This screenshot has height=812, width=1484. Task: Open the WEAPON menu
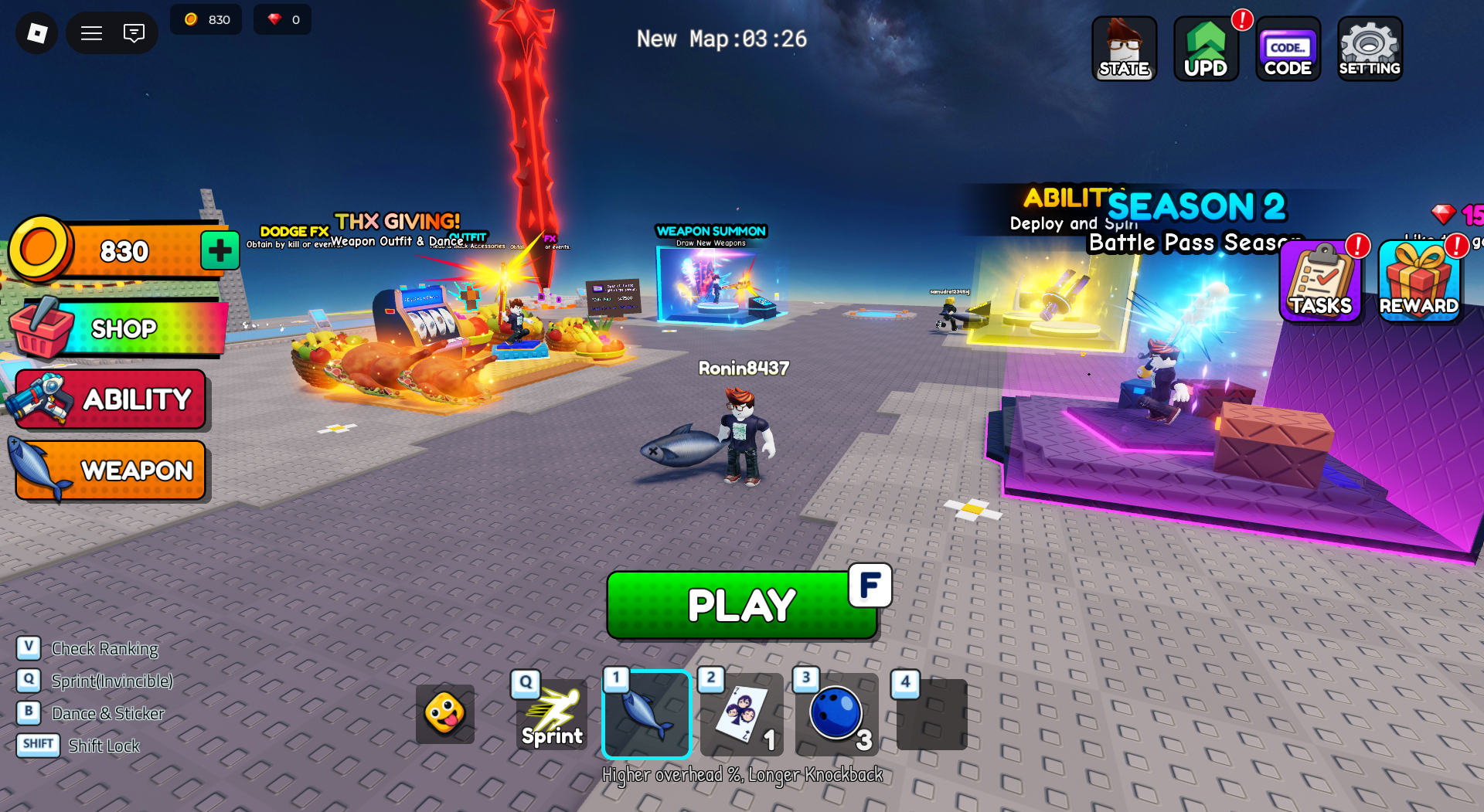[x=112, y=470]
